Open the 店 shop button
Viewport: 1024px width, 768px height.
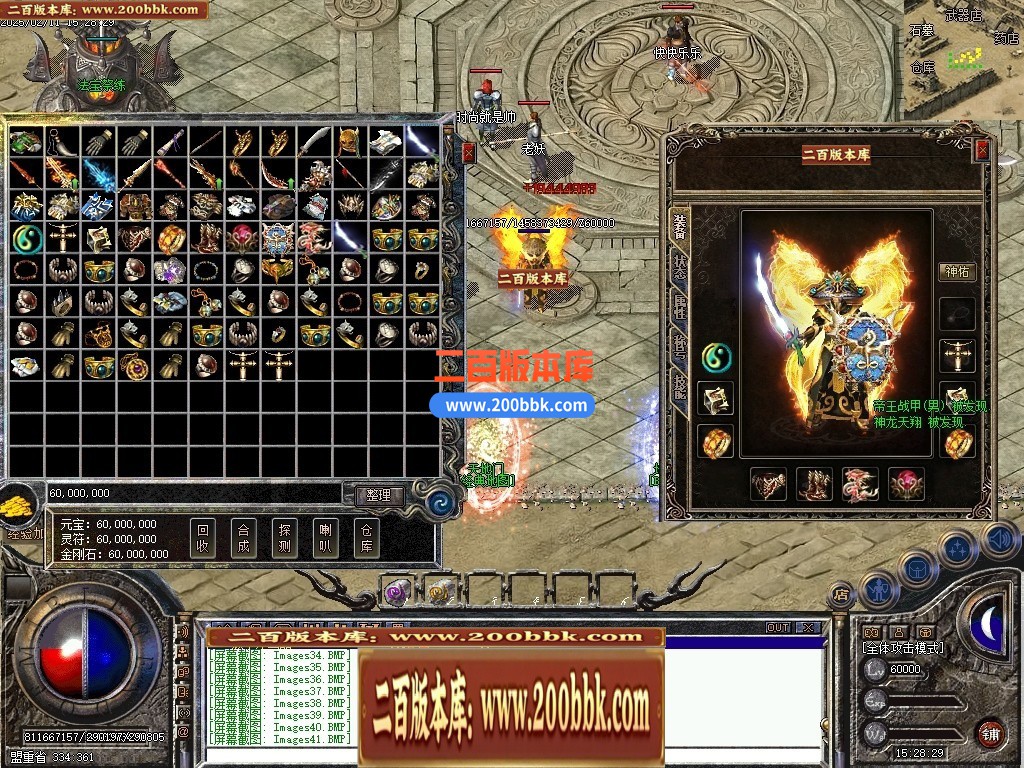point(841,596)
